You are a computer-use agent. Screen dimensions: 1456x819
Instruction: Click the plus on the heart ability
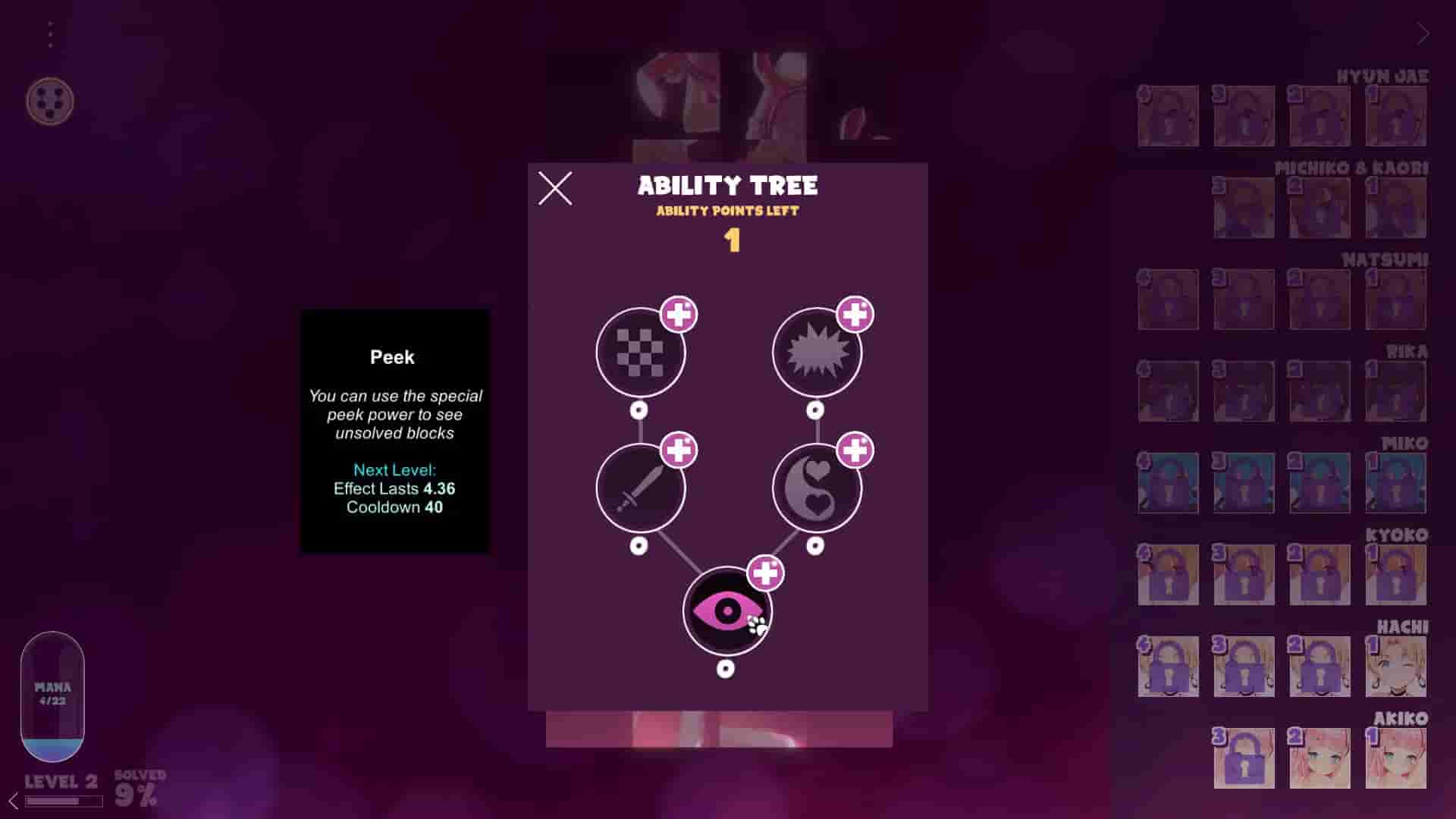click(855, 450)
